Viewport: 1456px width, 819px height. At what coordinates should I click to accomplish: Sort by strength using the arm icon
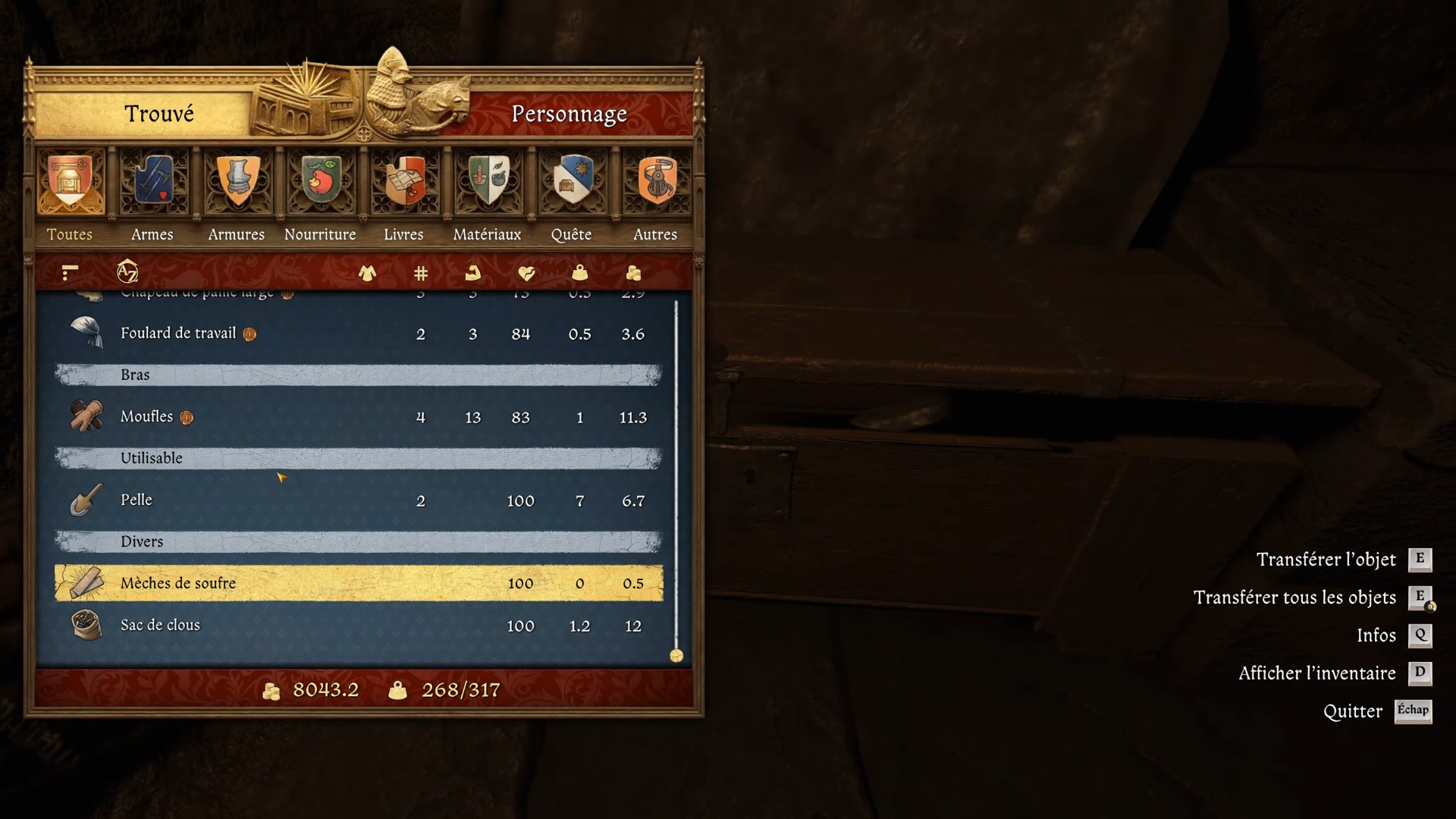[473, 274]
